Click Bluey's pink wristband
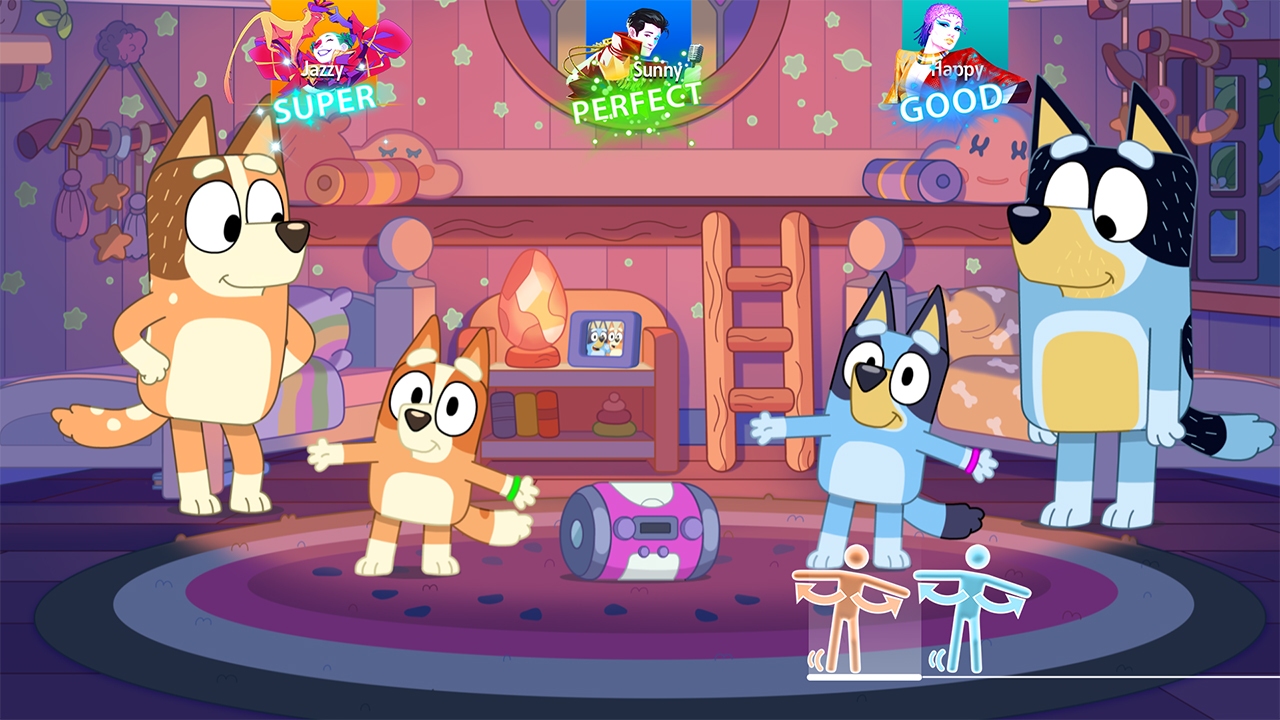The width and height of the screenshot is (1280, 720). 973,461
